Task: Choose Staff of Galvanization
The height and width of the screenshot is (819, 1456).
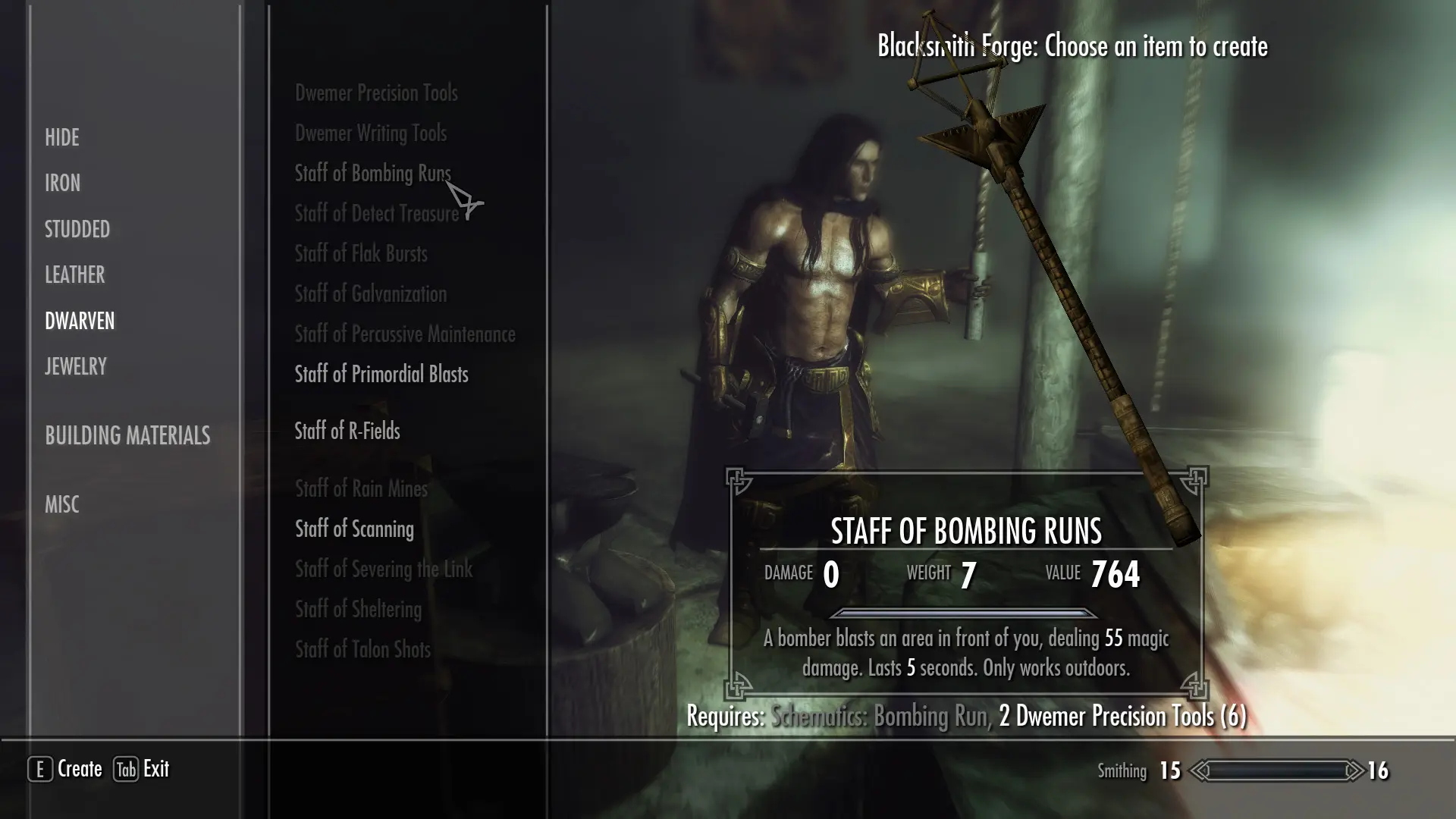Action: (x=370, y=294)
